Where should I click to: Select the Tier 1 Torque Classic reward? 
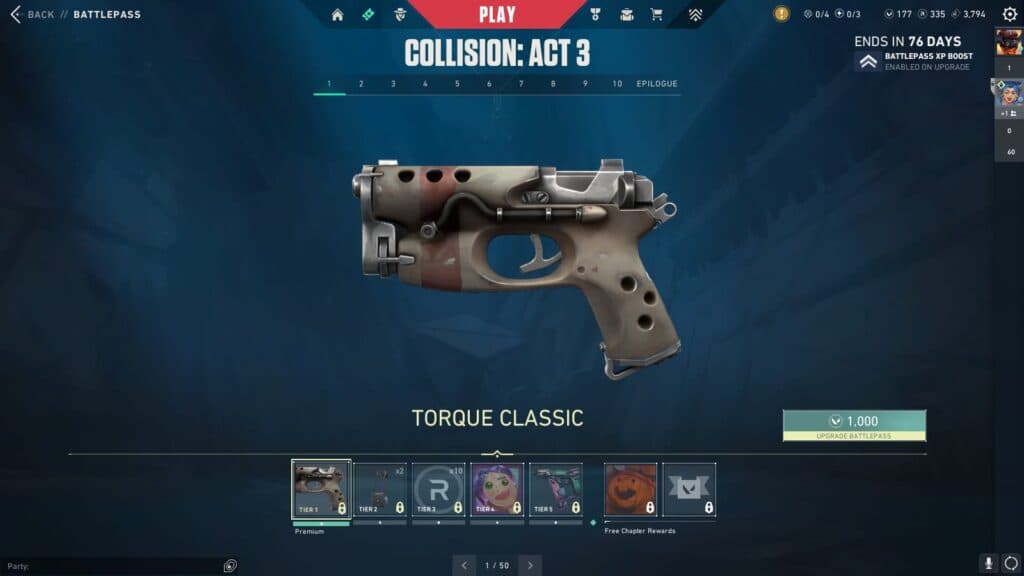321,489
